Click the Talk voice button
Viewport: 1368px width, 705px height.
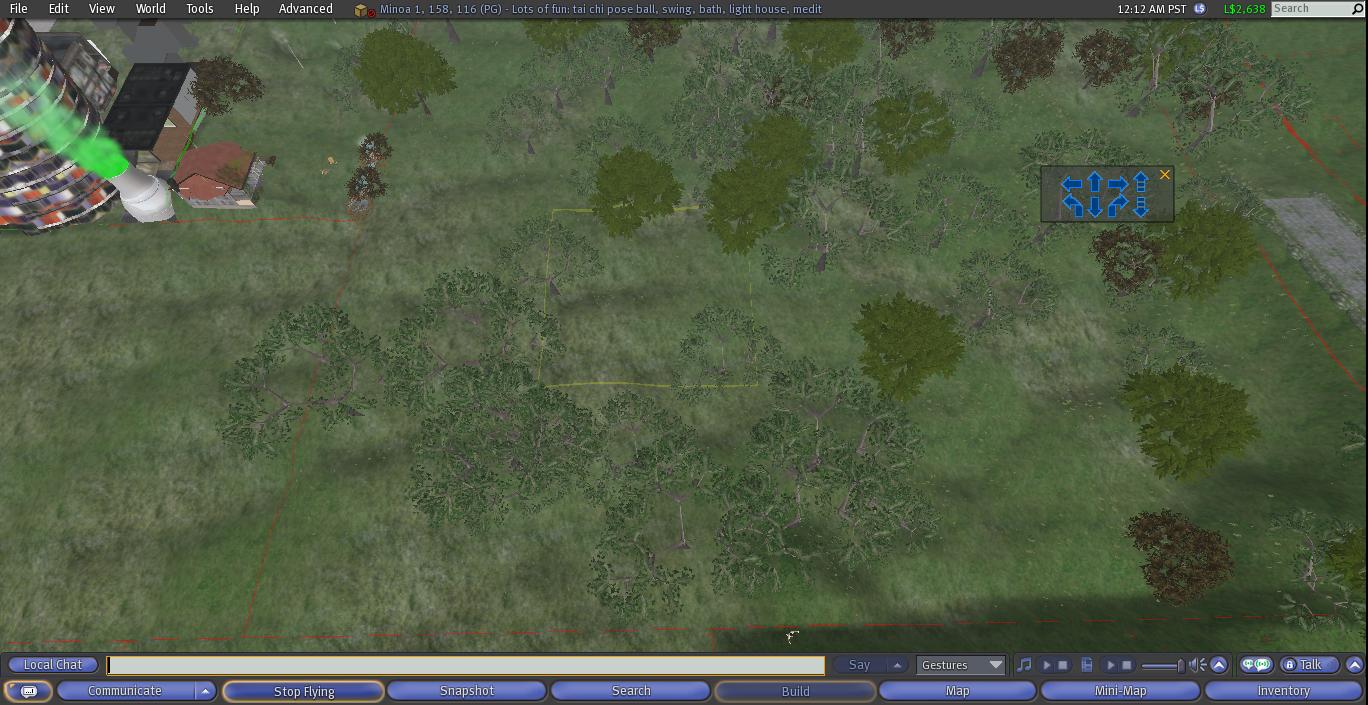[x=1309, y=665]
